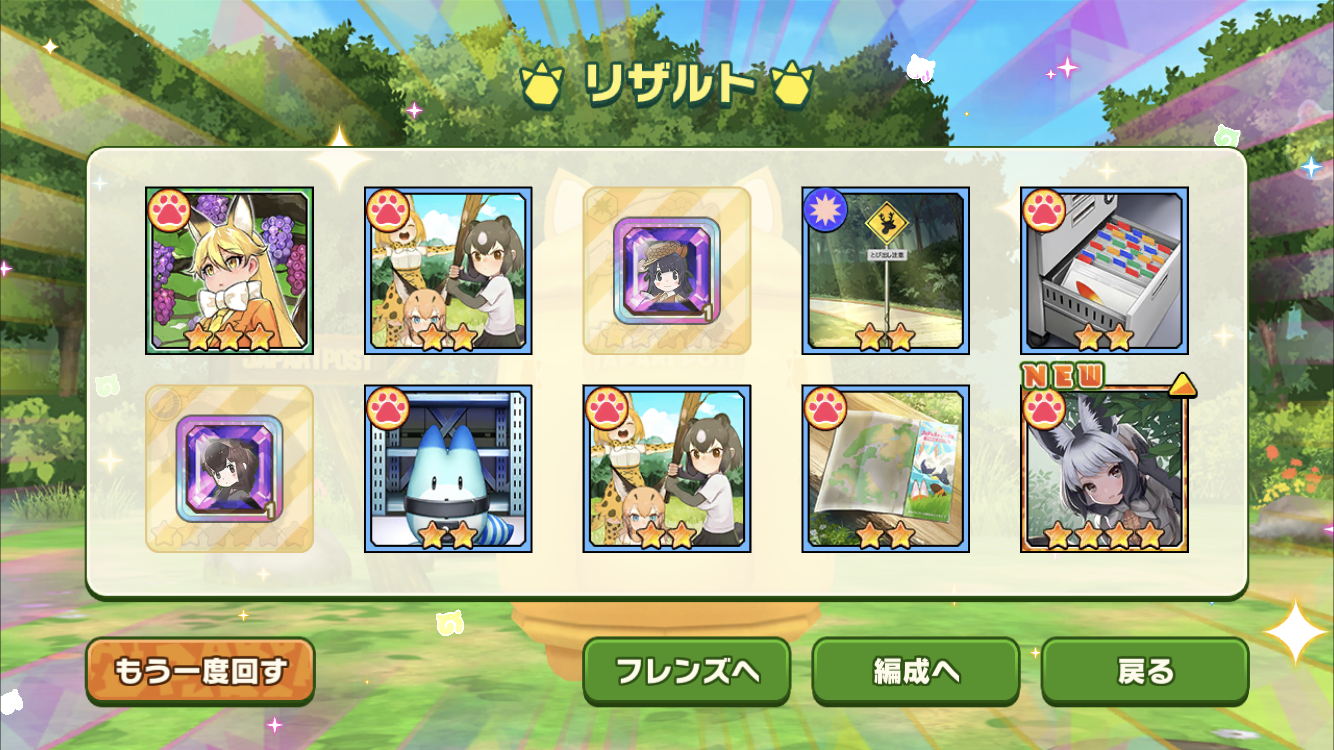
Task: Inspect the NEW four-star grey-haired girl card
Action: pos(1104,468)
